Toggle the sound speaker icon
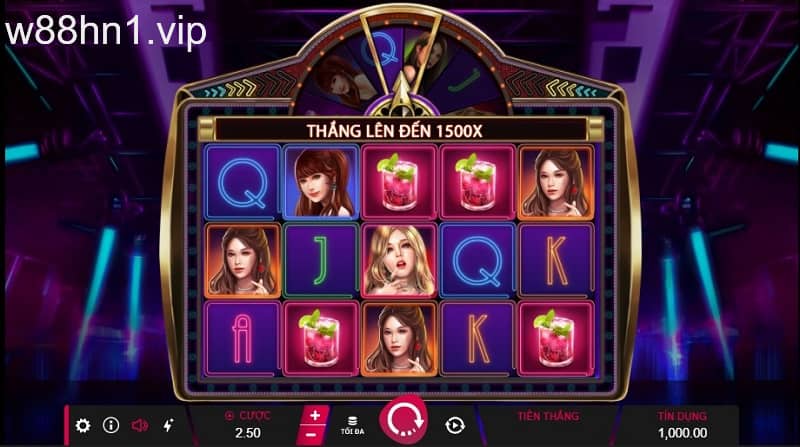 point(139,425)
